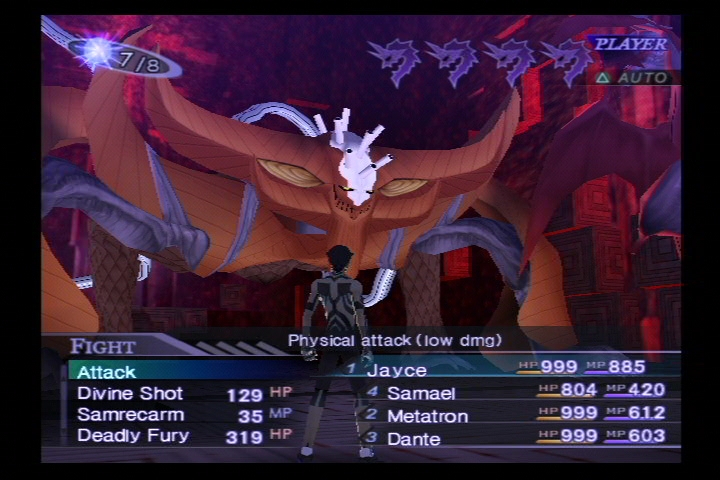Choose Samael in the party list

coord(421,393)
